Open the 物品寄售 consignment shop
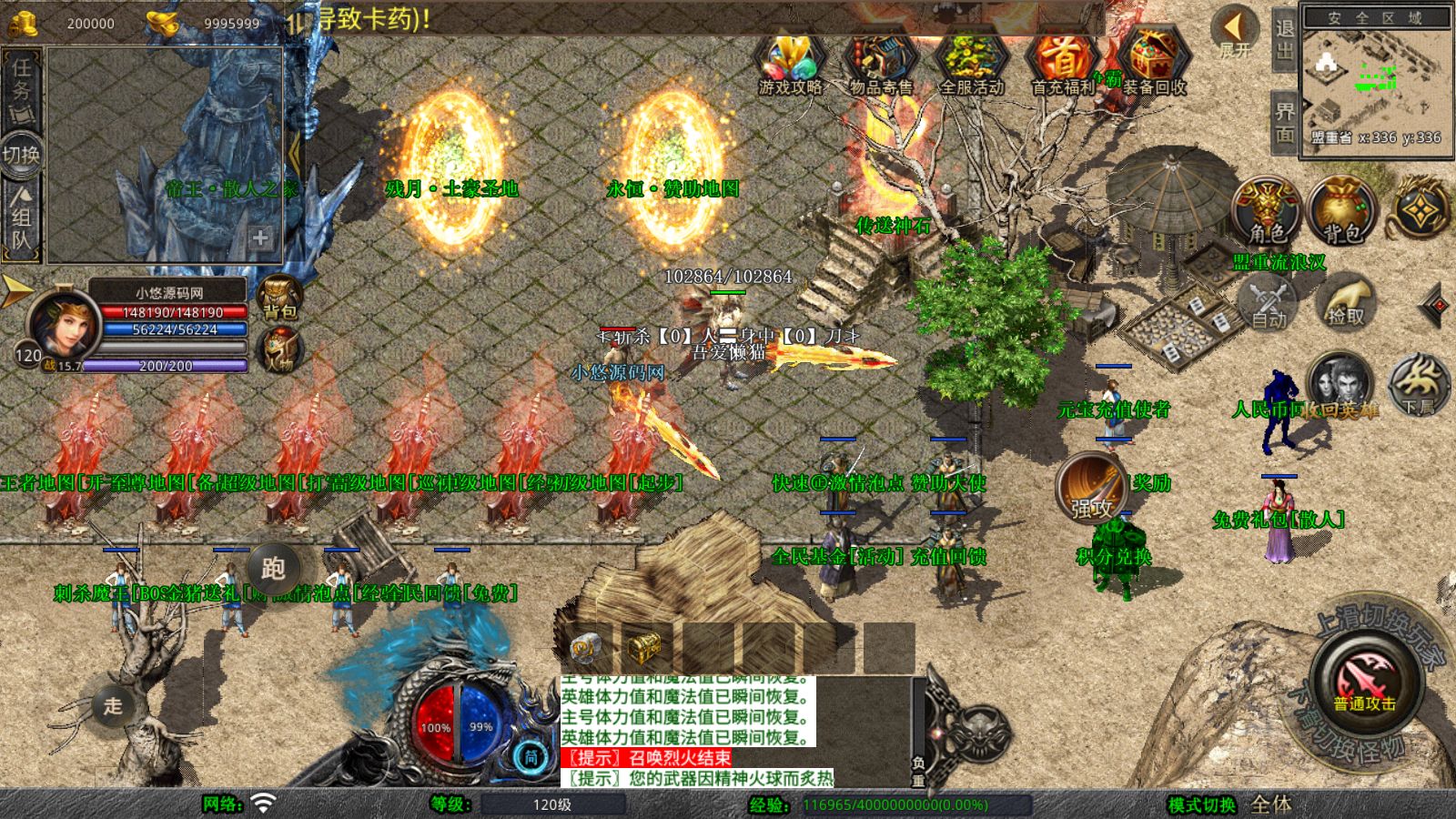The image size is (1456, 819). point(880,62)
